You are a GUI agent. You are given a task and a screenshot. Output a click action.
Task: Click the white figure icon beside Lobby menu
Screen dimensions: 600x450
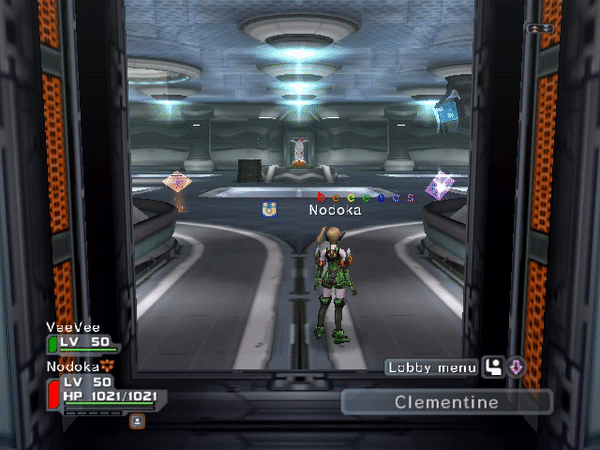[493, 368]
